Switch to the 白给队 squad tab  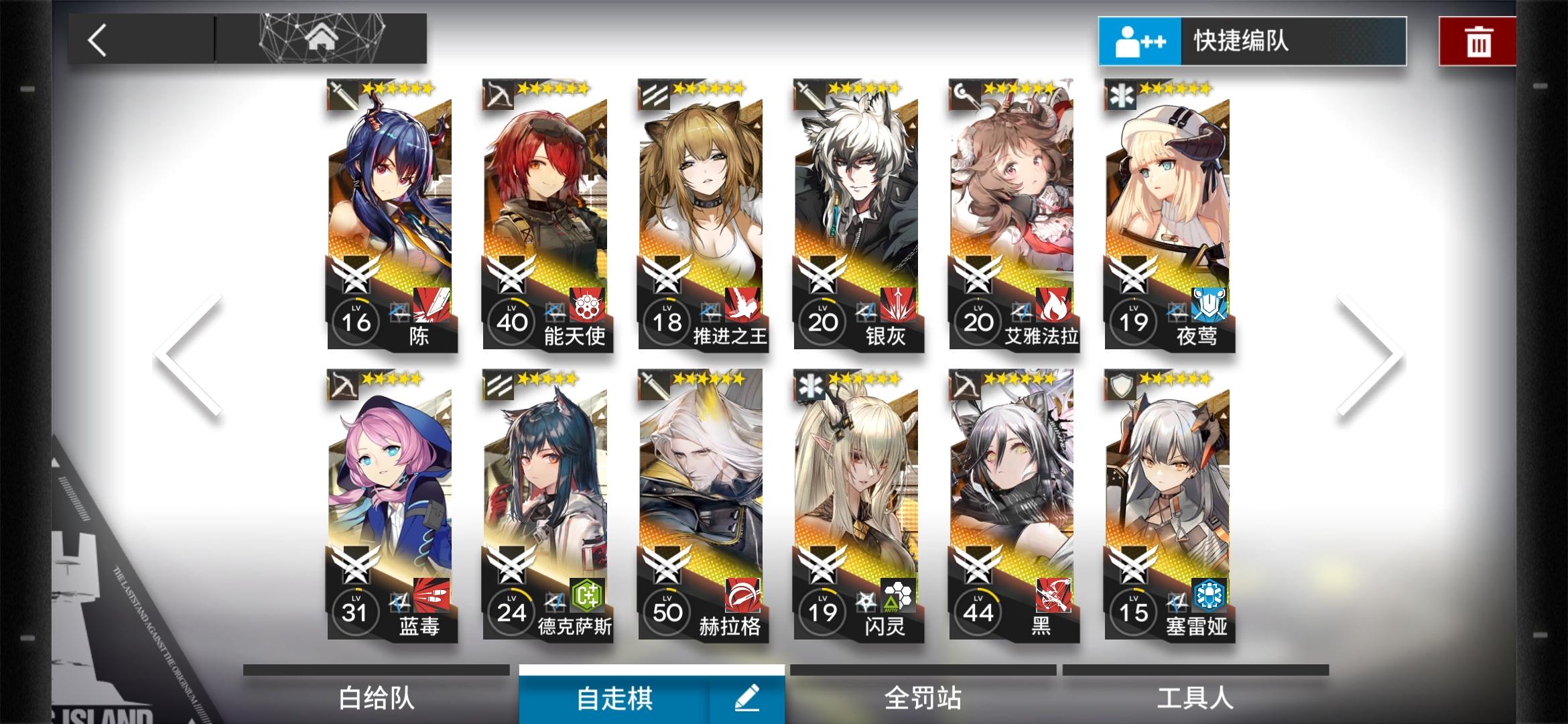(x=377, y=698)
